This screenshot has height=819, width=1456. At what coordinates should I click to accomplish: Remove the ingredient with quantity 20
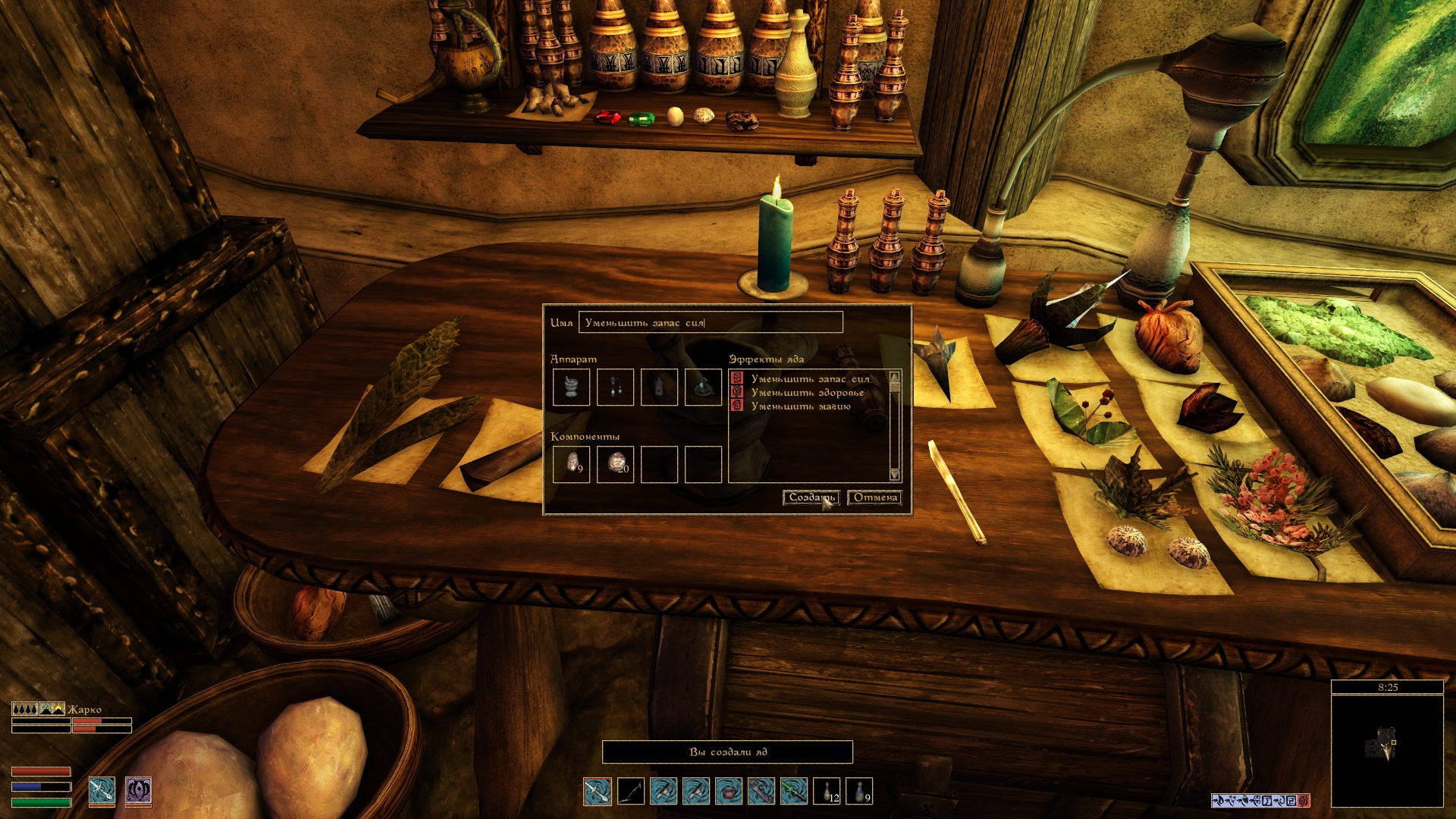coord(615,464)
